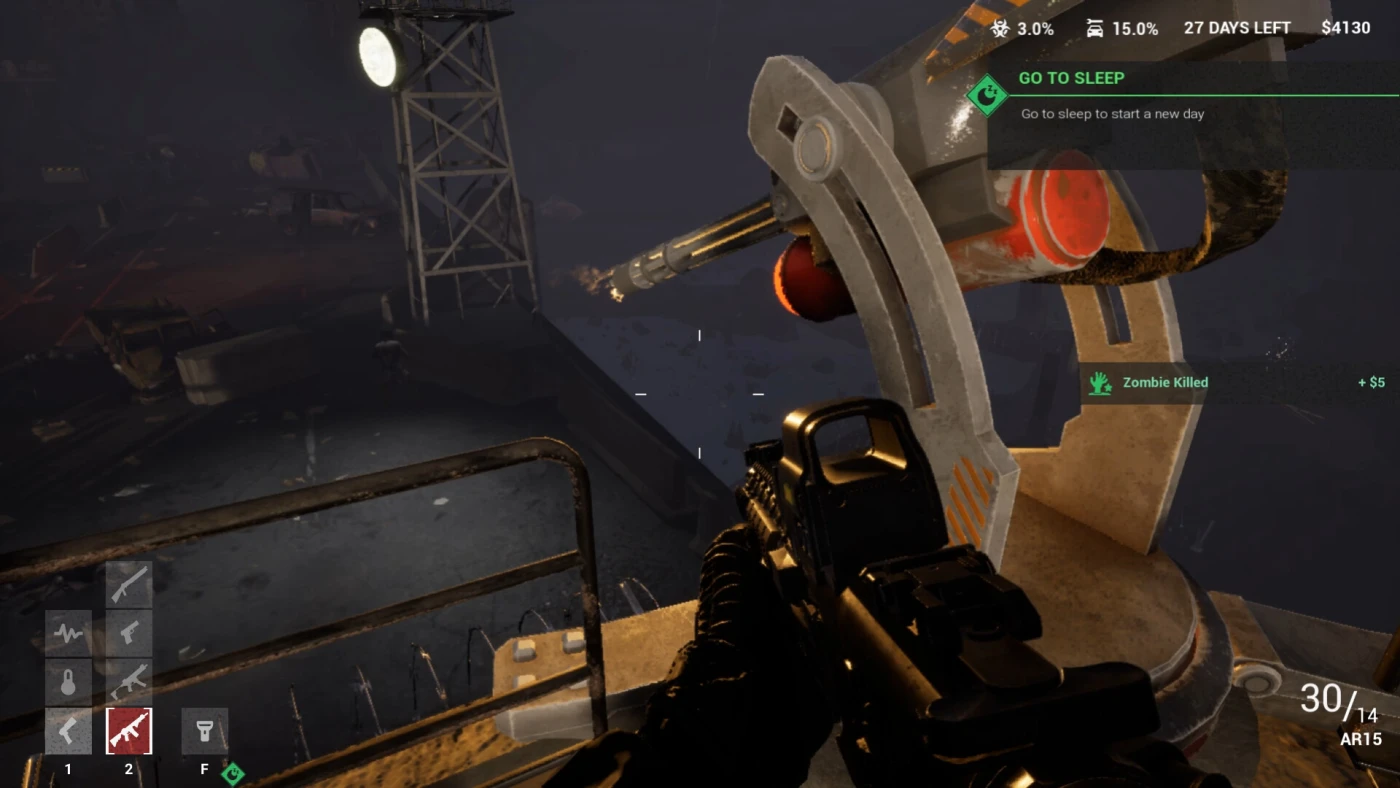This screenshot has height=788, width=1400.
Task: Choose the submachine gun slot
Action: pos(129,682)
